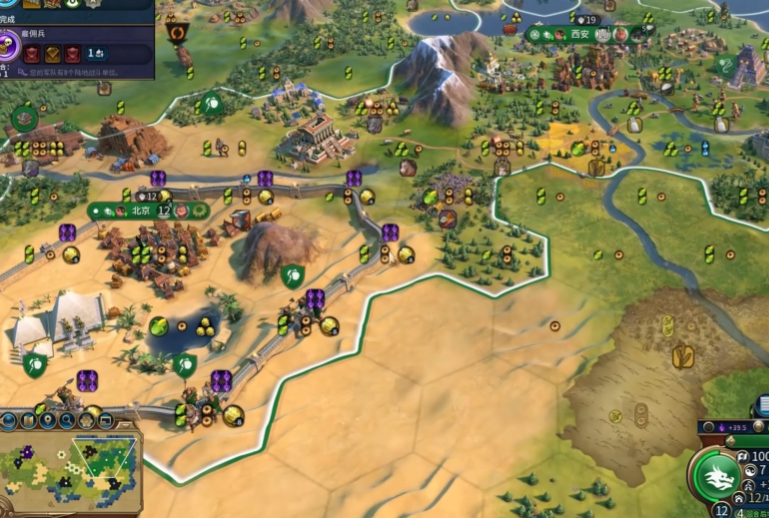Click the green dragon unit portrait
Viewport: 769px width, 518px height.
[x=717, y=476]
